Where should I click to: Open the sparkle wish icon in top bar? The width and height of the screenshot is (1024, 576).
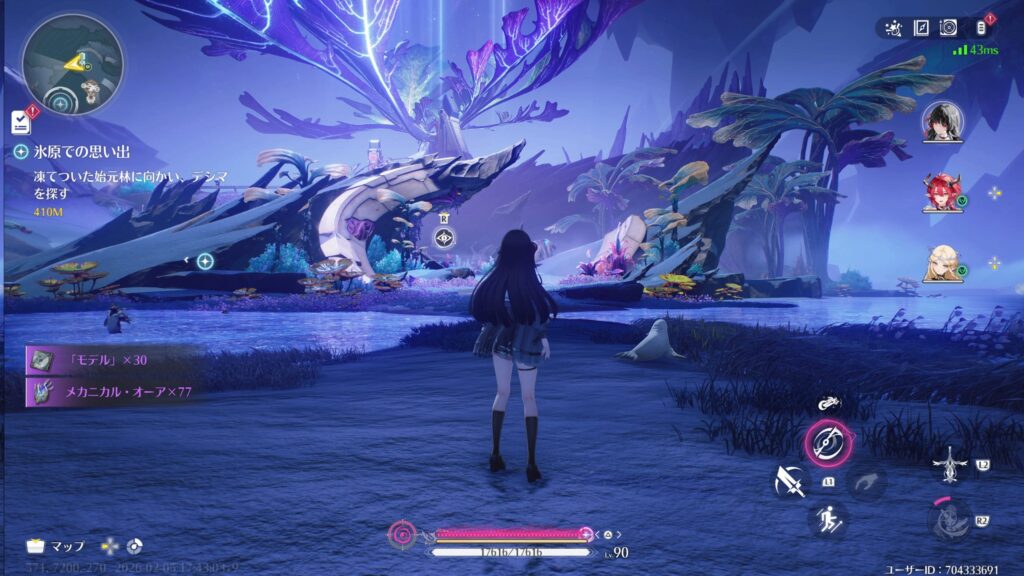pyautogui.click(x=894, y=27)
